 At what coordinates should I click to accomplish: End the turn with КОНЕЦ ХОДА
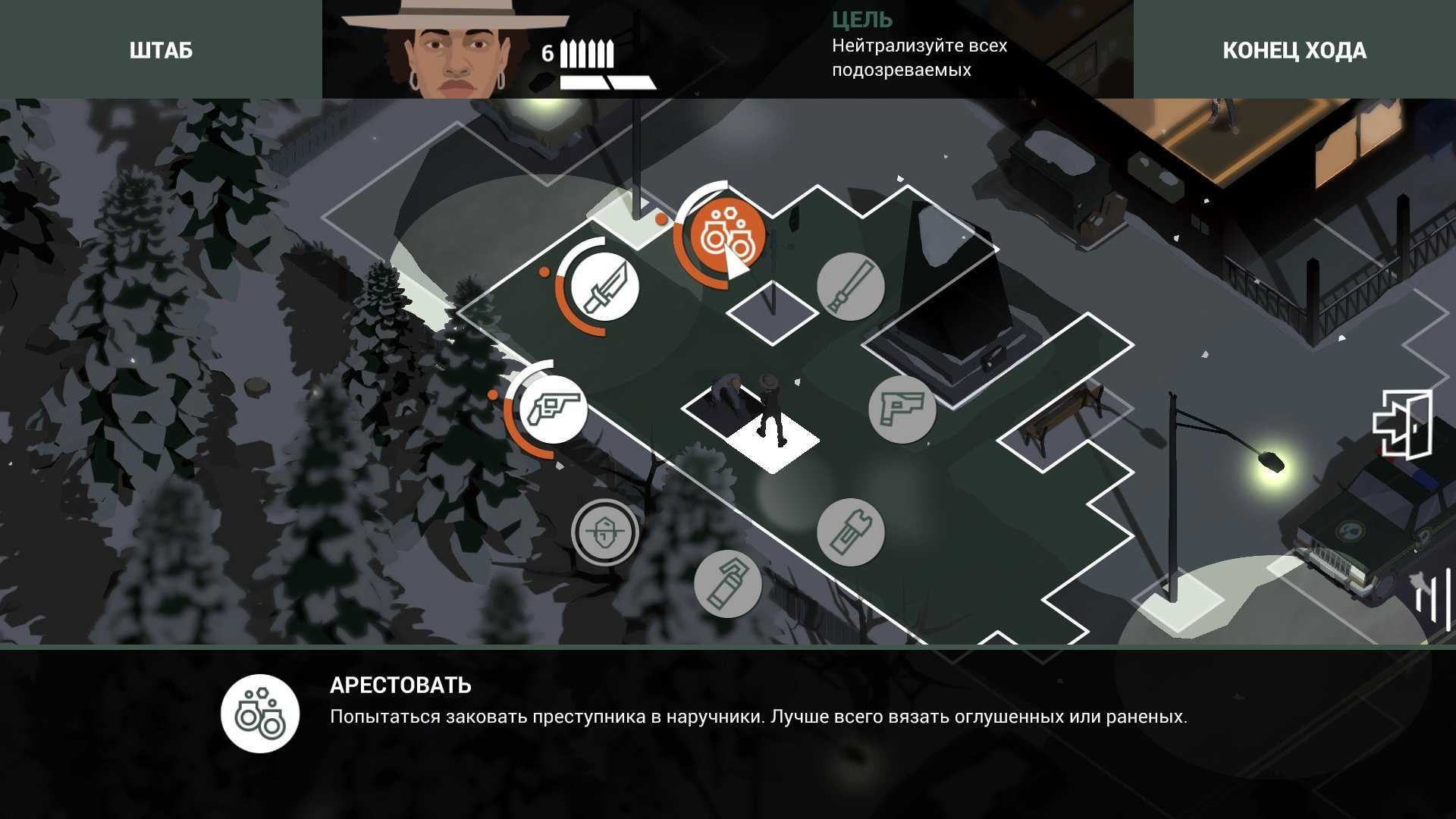(1294, 50)
